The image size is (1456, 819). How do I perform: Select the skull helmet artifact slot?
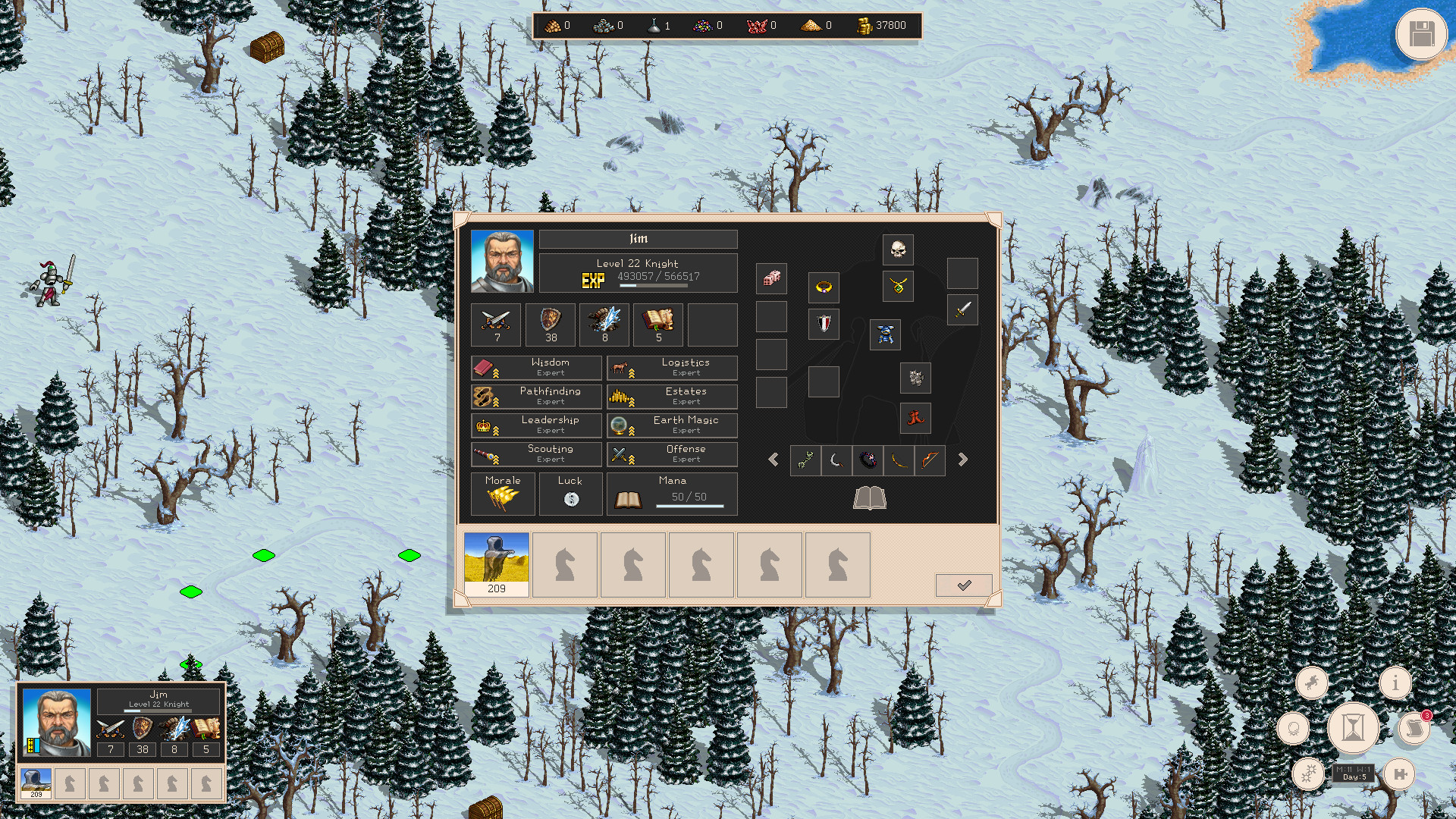pyautogui.click(x=898, y=249)
